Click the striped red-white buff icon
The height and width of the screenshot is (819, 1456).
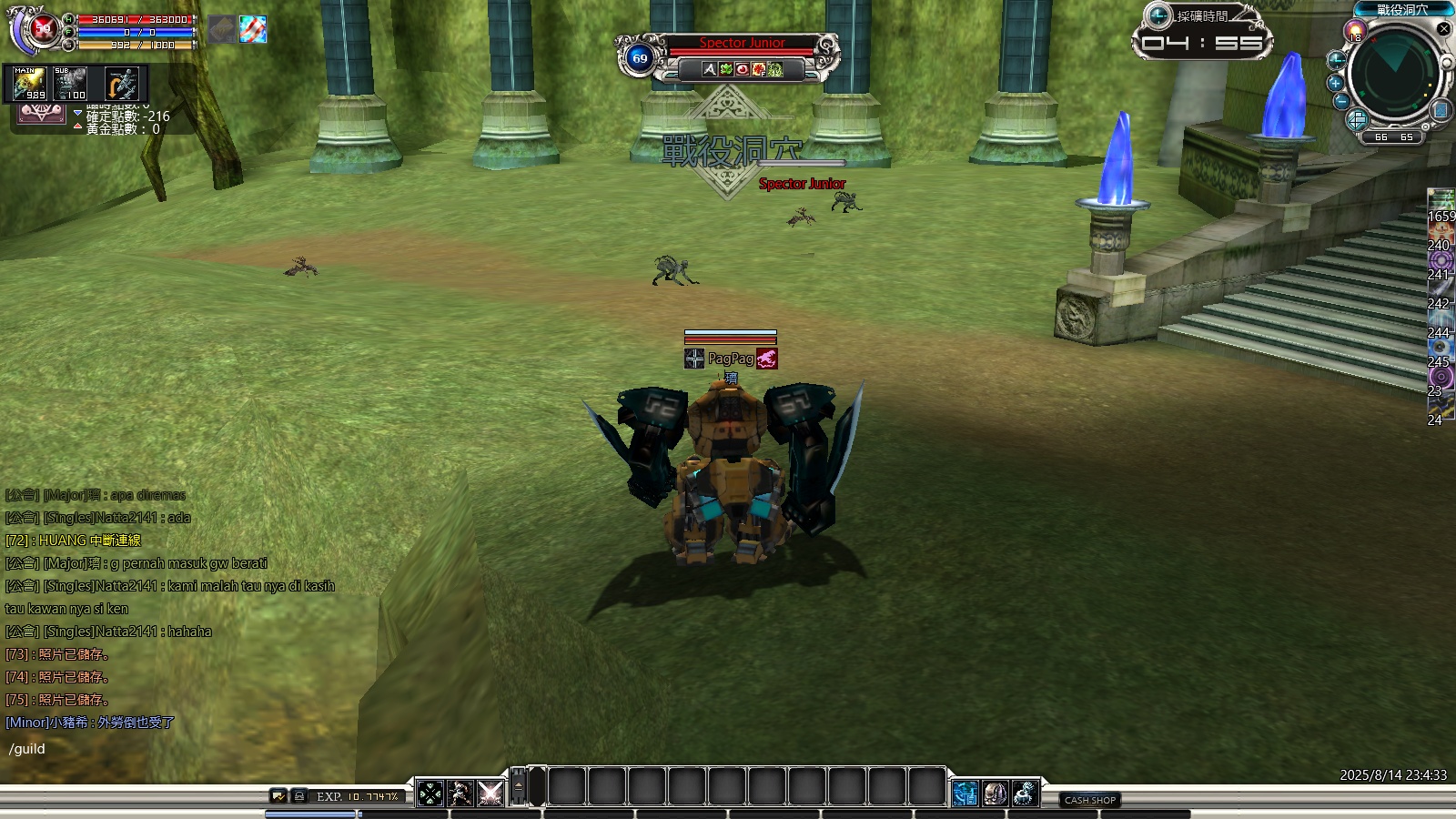coord(253,29)
